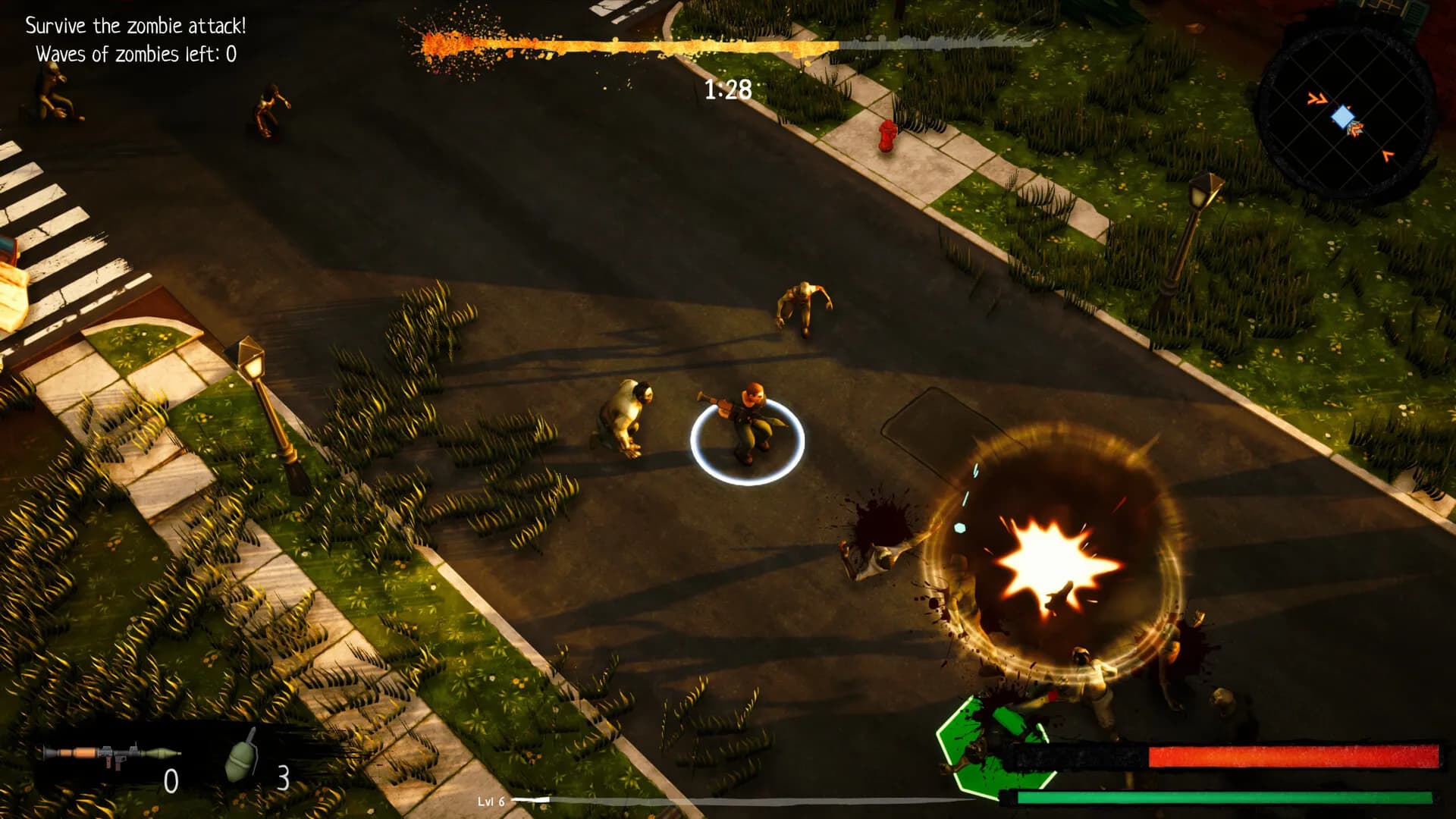The image size is (1456, 819).
Task: Click the 'Survive the zombie attack!' objective text
Action: tap(136, 24)
